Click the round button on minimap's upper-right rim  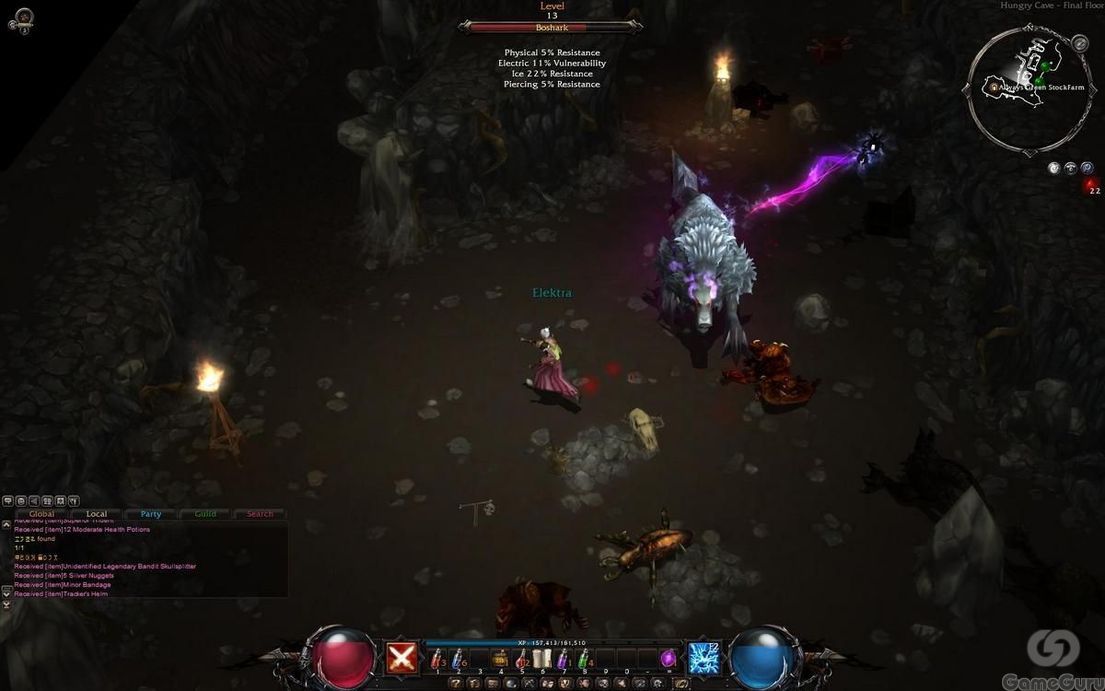pyautogui.click(x=1079, y=43)
